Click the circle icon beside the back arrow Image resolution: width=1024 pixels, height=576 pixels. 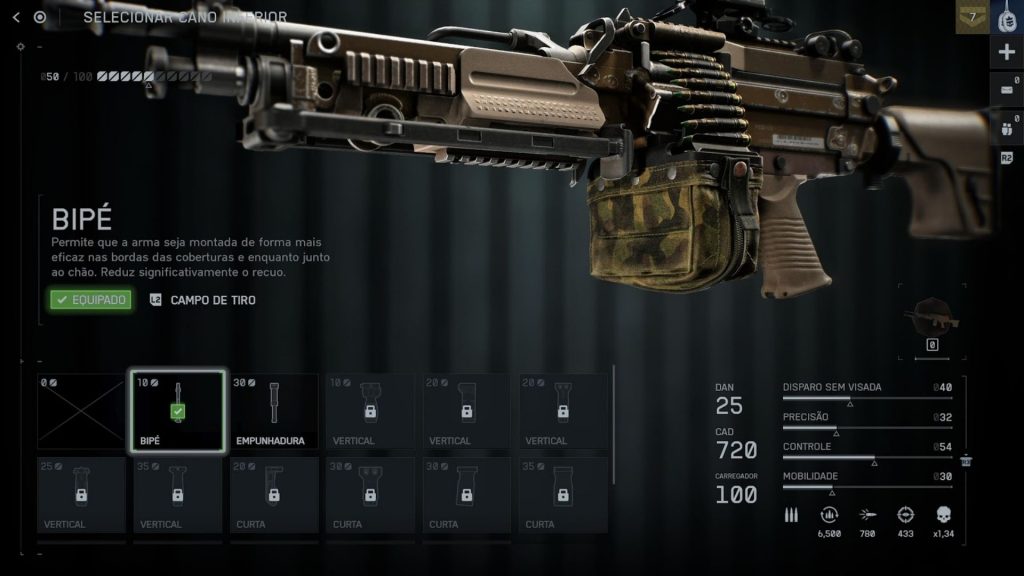(40, 17)
